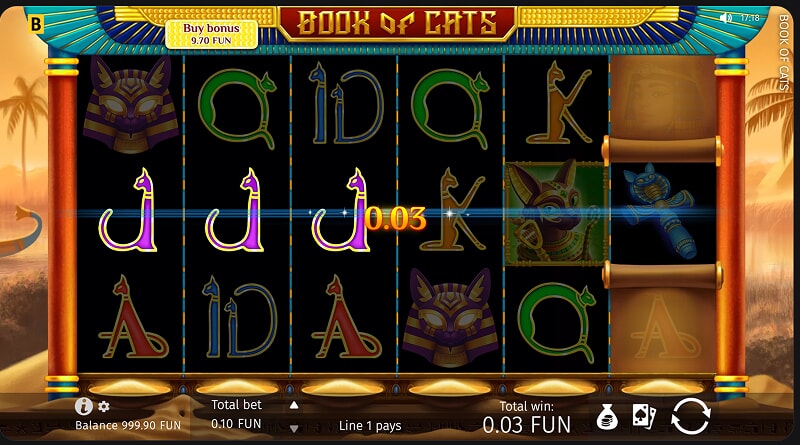Image resolution: width=800 pixels, height=445 pixels.
Task: Spin the reels with the circular arrows button
Action: 690,415
